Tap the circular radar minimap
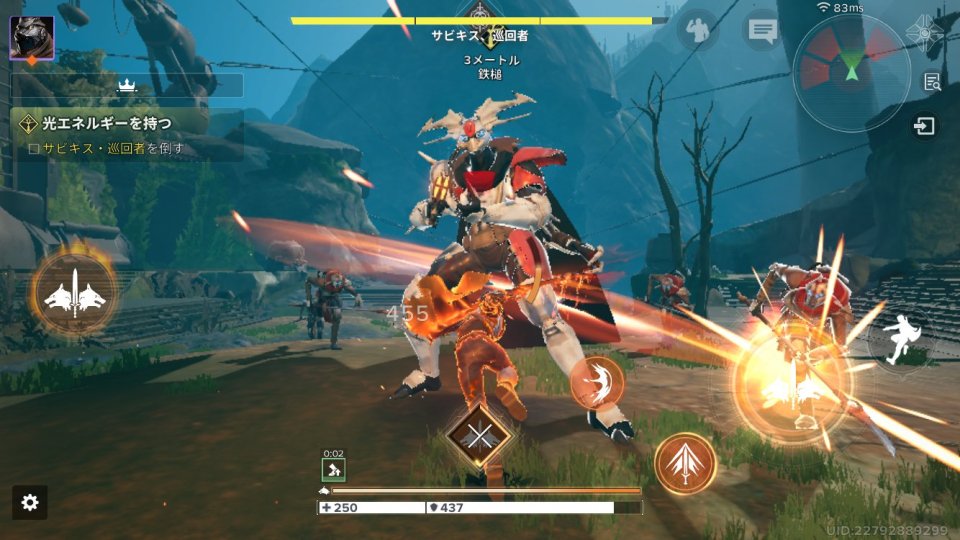This screenshot has height=540, width=960. 851,72
